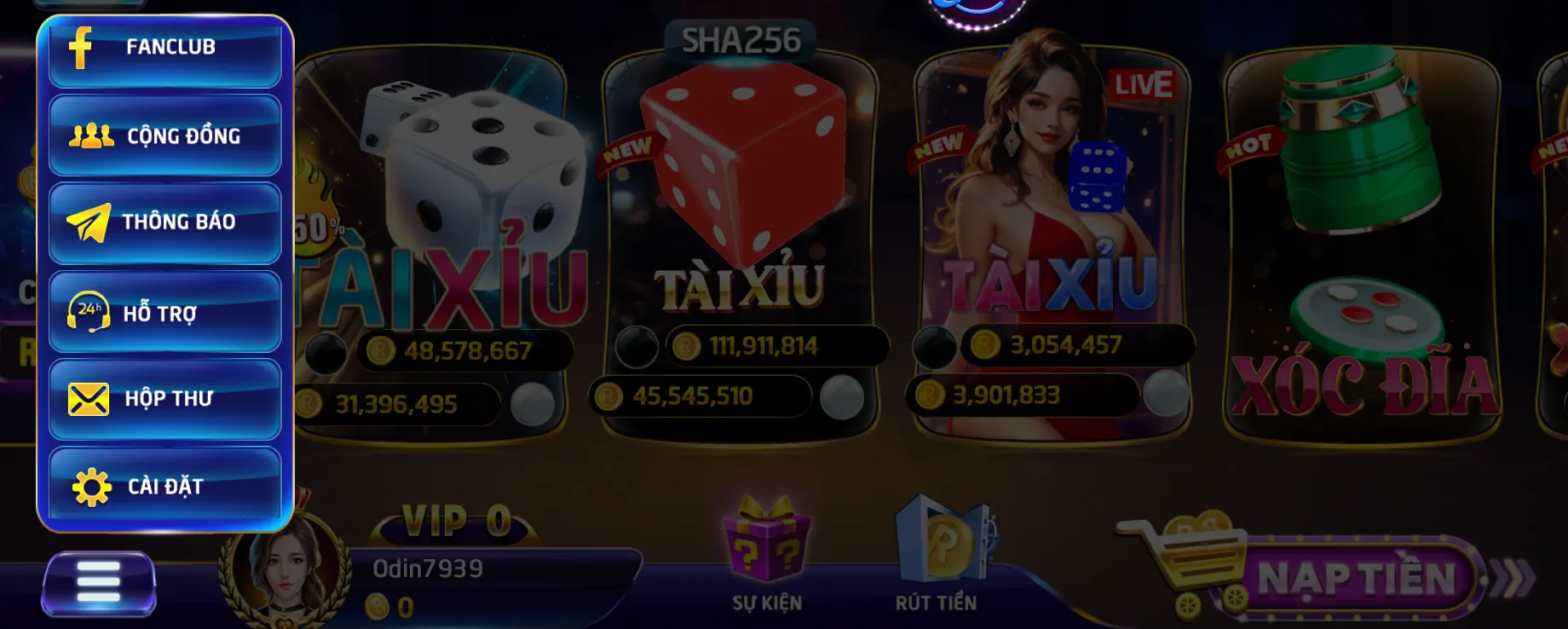Choose the Hỗ Trợ 24h support option

pyautogui.click(x=165, y=312)
